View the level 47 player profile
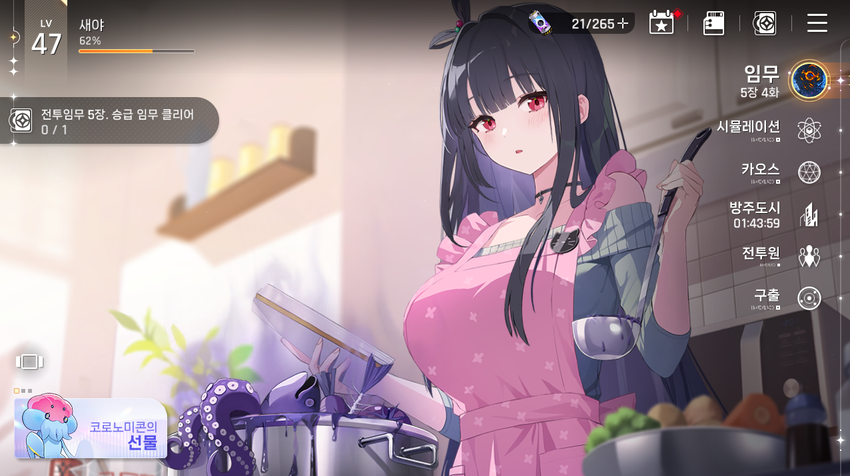 [46, 38]
